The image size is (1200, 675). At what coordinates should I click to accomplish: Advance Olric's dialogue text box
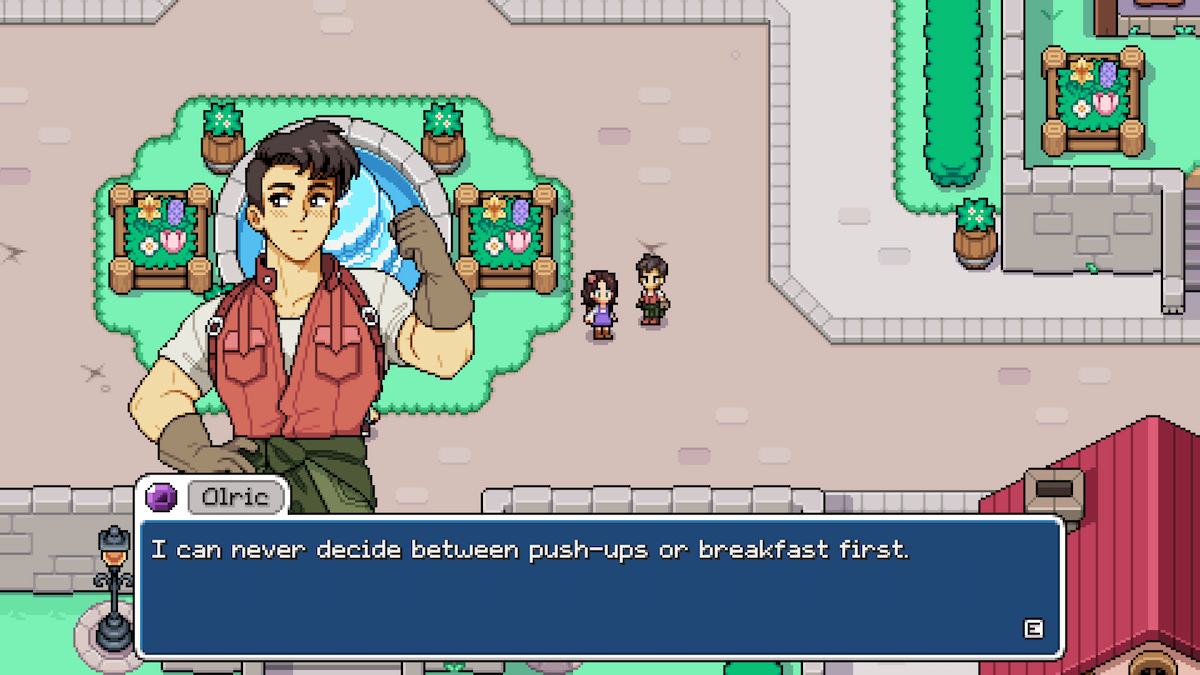(1034, 629)
